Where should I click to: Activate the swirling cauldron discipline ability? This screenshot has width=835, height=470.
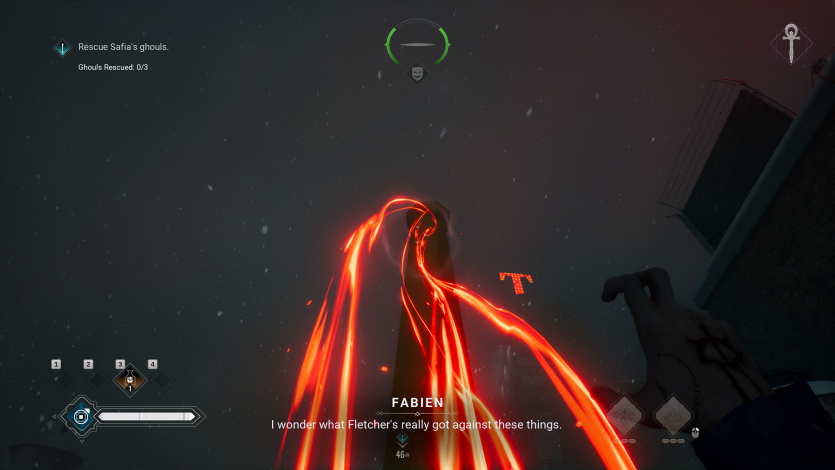point(674,414)
